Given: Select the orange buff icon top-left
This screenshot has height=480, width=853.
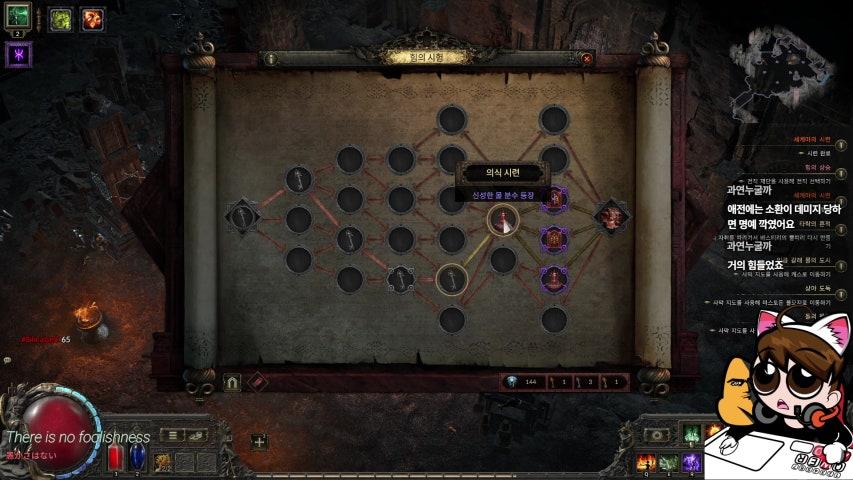Looking at the screenshot, I should [x=92, y=17].
